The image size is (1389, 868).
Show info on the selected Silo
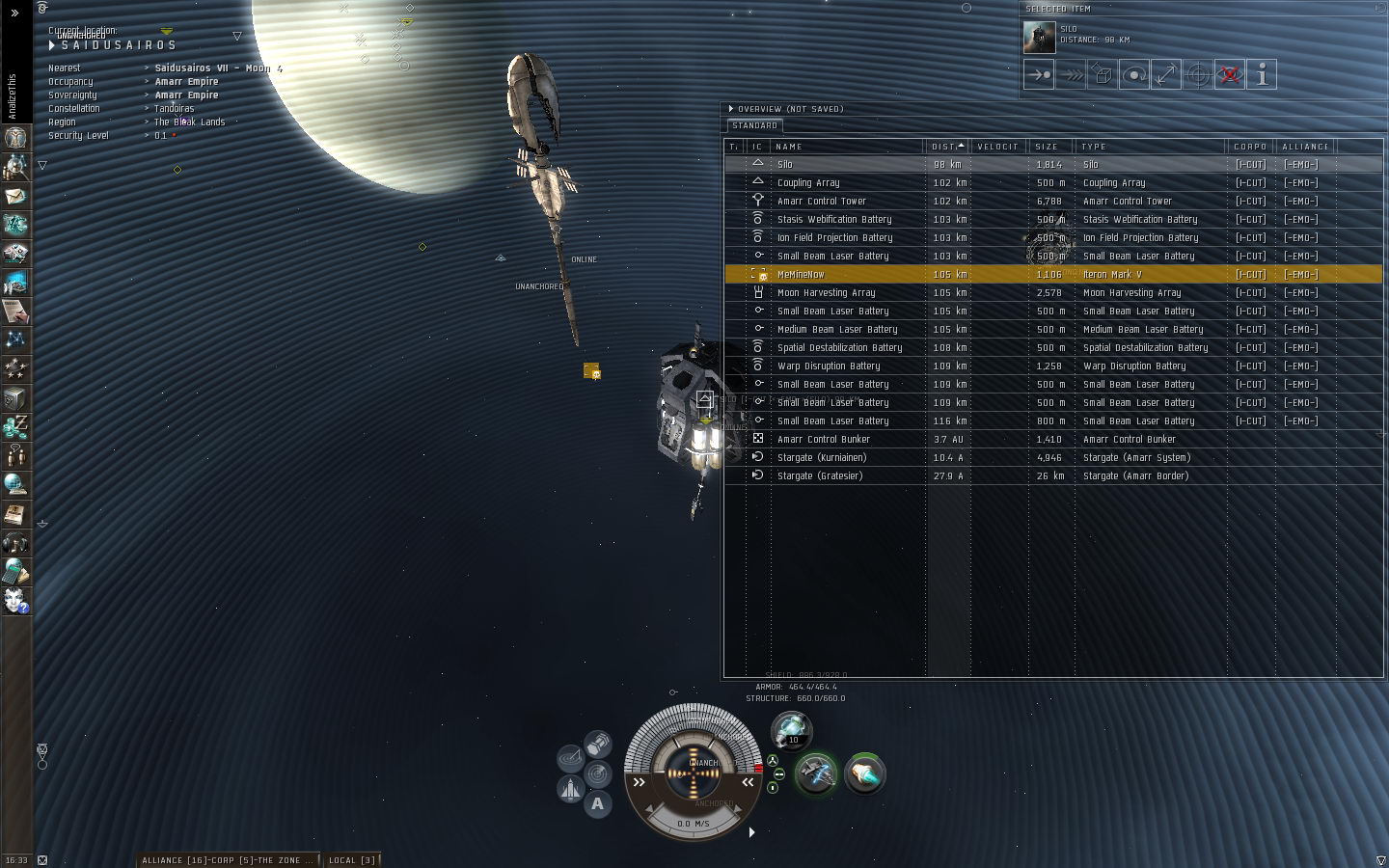coord(1262,74)
